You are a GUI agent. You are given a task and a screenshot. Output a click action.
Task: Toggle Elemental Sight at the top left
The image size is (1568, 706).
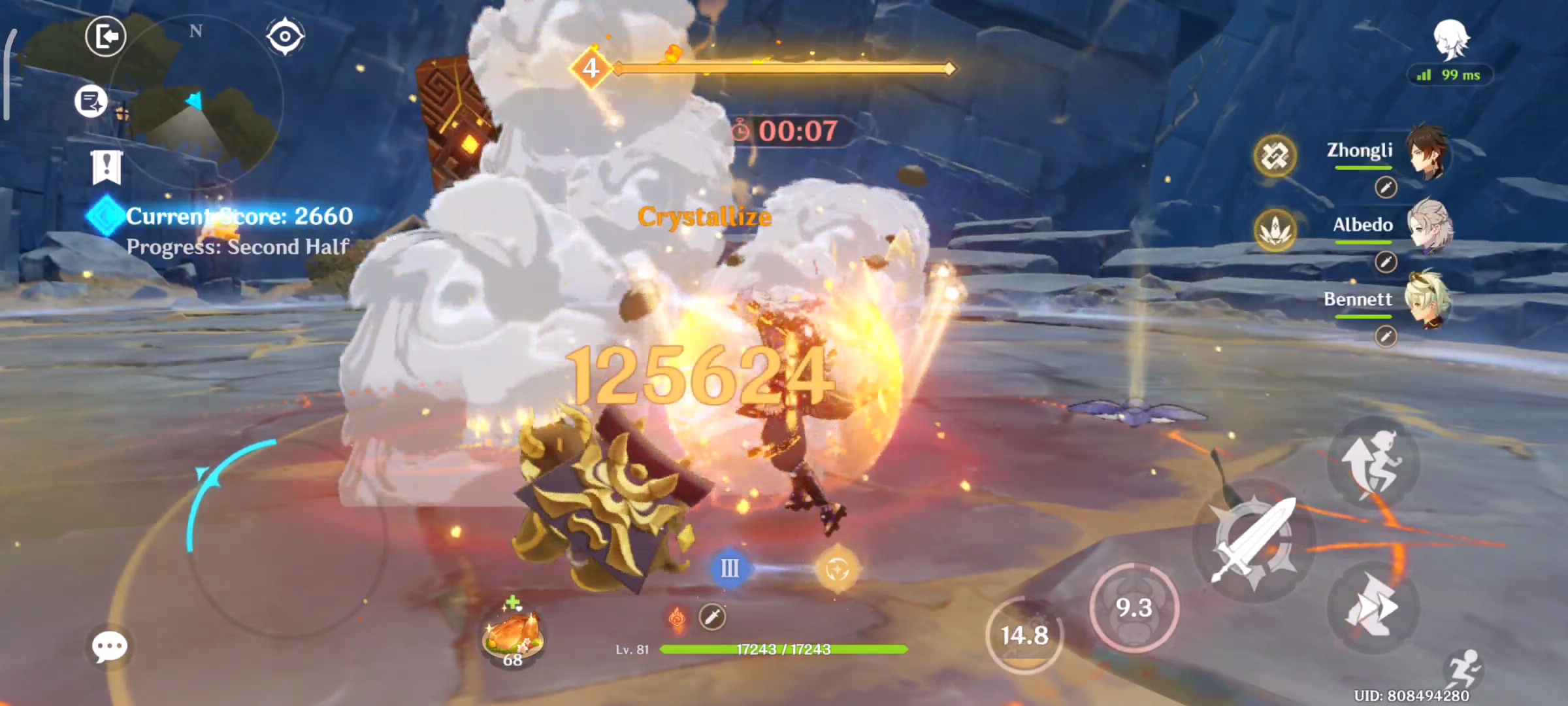[x=286, y=37]
